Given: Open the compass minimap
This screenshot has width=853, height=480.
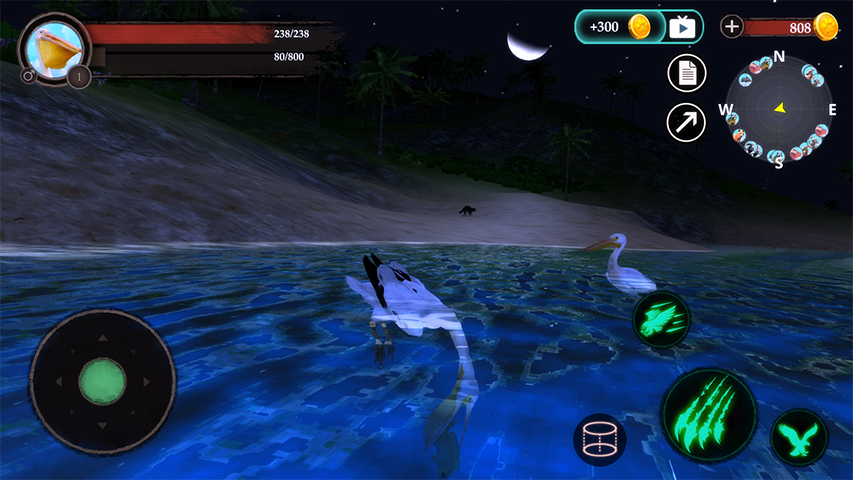Looking at the screenshot, I should tap(779, 108).
